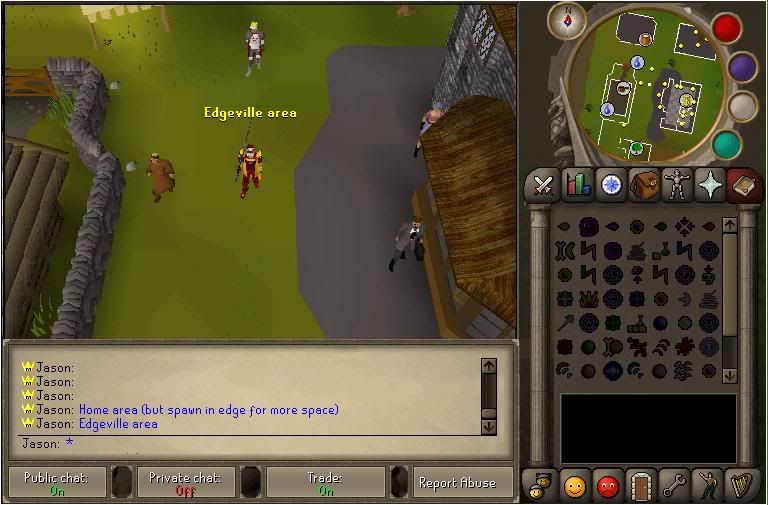The width and height of the screenshot is (768, 505).
Task: Select the magic spellbook tab
Action: coord(743,184)
